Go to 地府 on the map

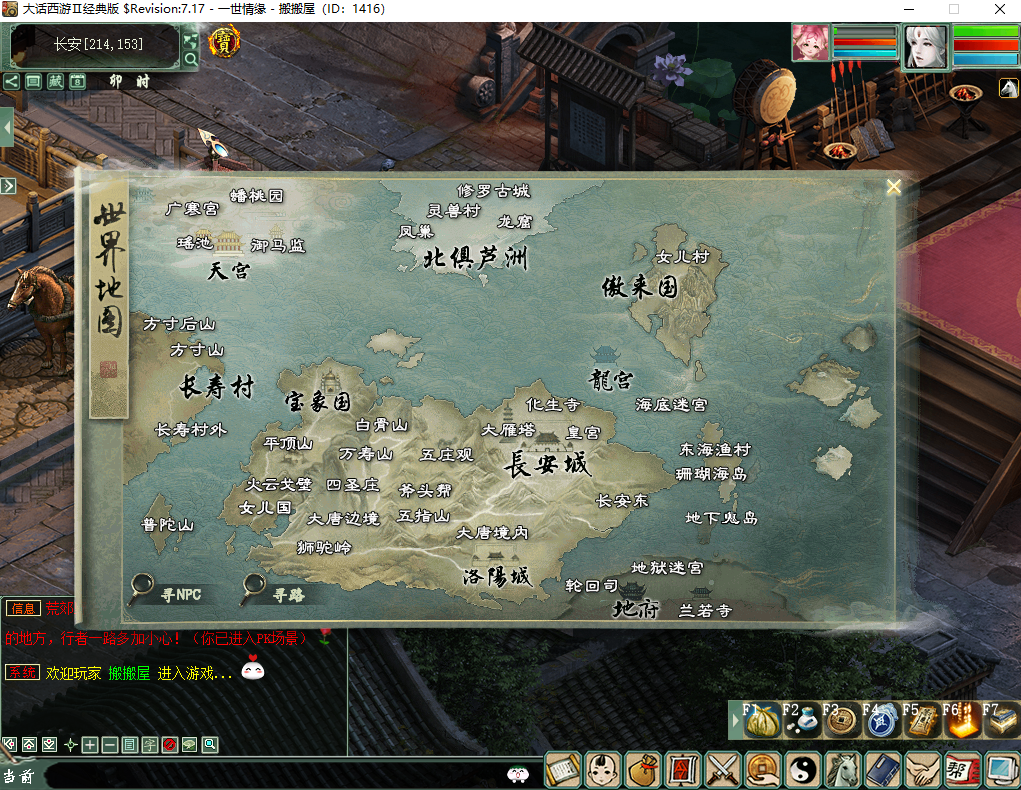pyautogui.click(x=636, y=608)
